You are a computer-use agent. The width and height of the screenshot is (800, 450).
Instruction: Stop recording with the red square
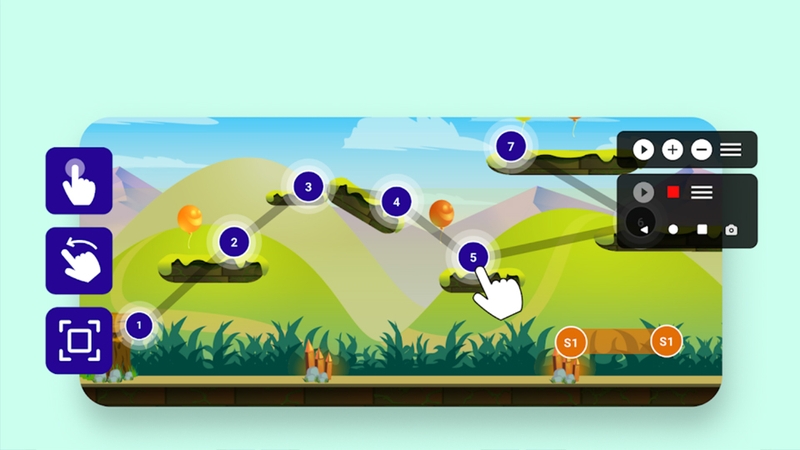point(673,191)
